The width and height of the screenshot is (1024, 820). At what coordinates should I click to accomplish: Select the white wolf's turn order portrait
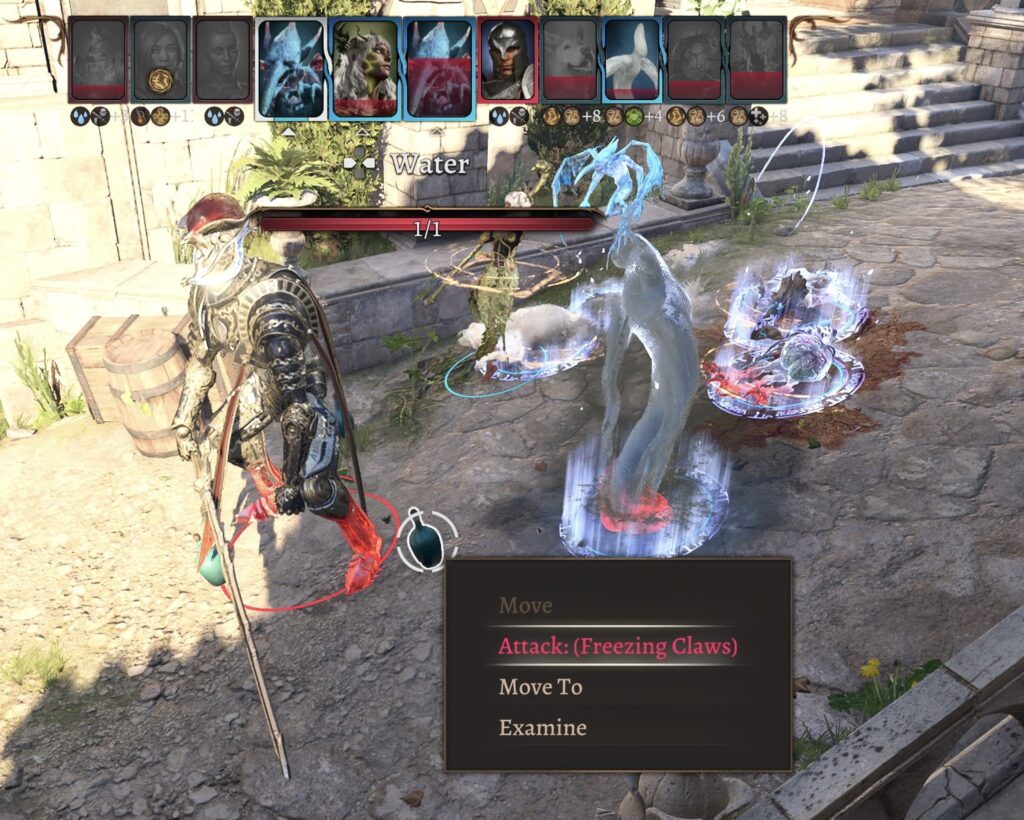tap(569, 60)
